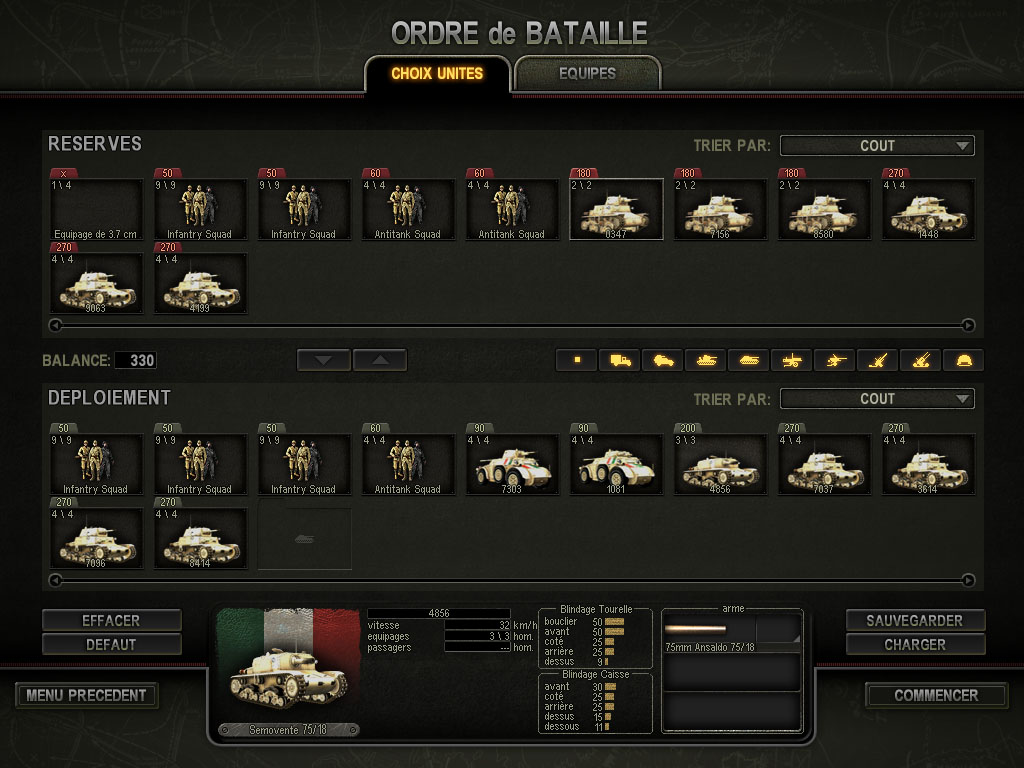This screenshot has width=1024, height=768.
Task: Load an army with CHARGER
Action: pyautogui.click(x=915, y=645)
